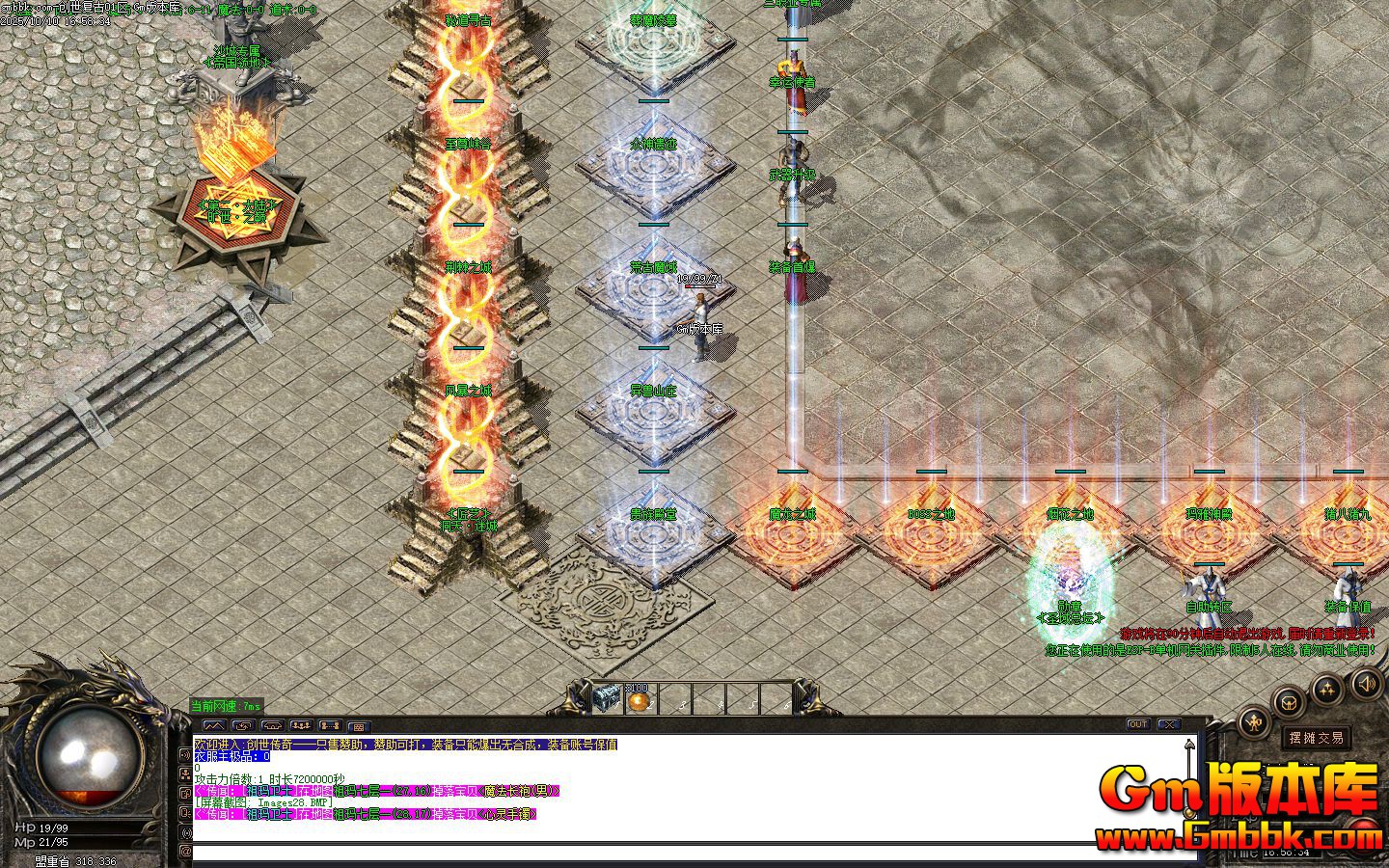This screenshot has height=868, width=1389.
Task: Select the treasure chest quickbar slot
Action: coord(607,697)
